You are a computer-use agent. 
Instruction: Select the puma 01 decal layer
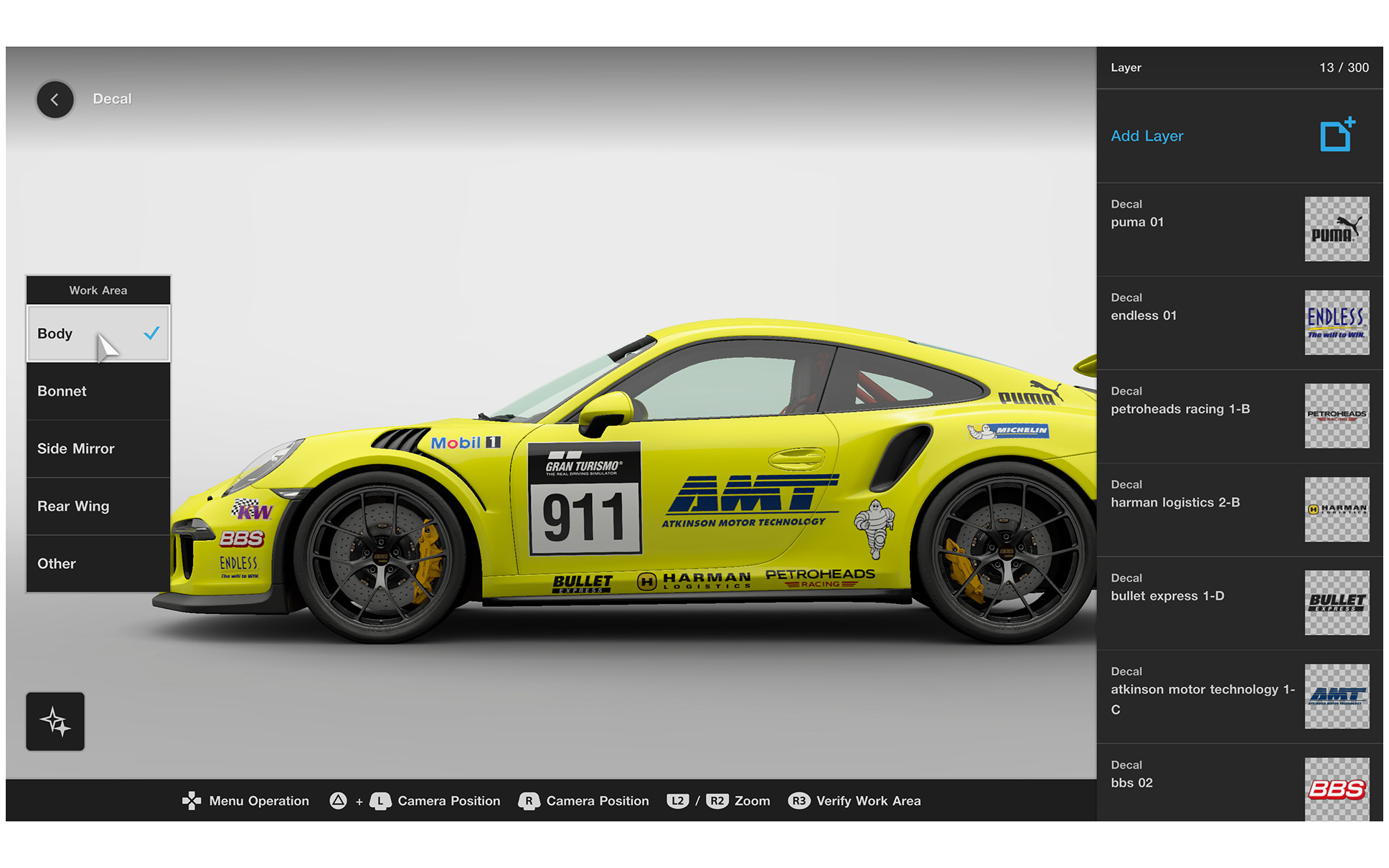pos(1238,229)
